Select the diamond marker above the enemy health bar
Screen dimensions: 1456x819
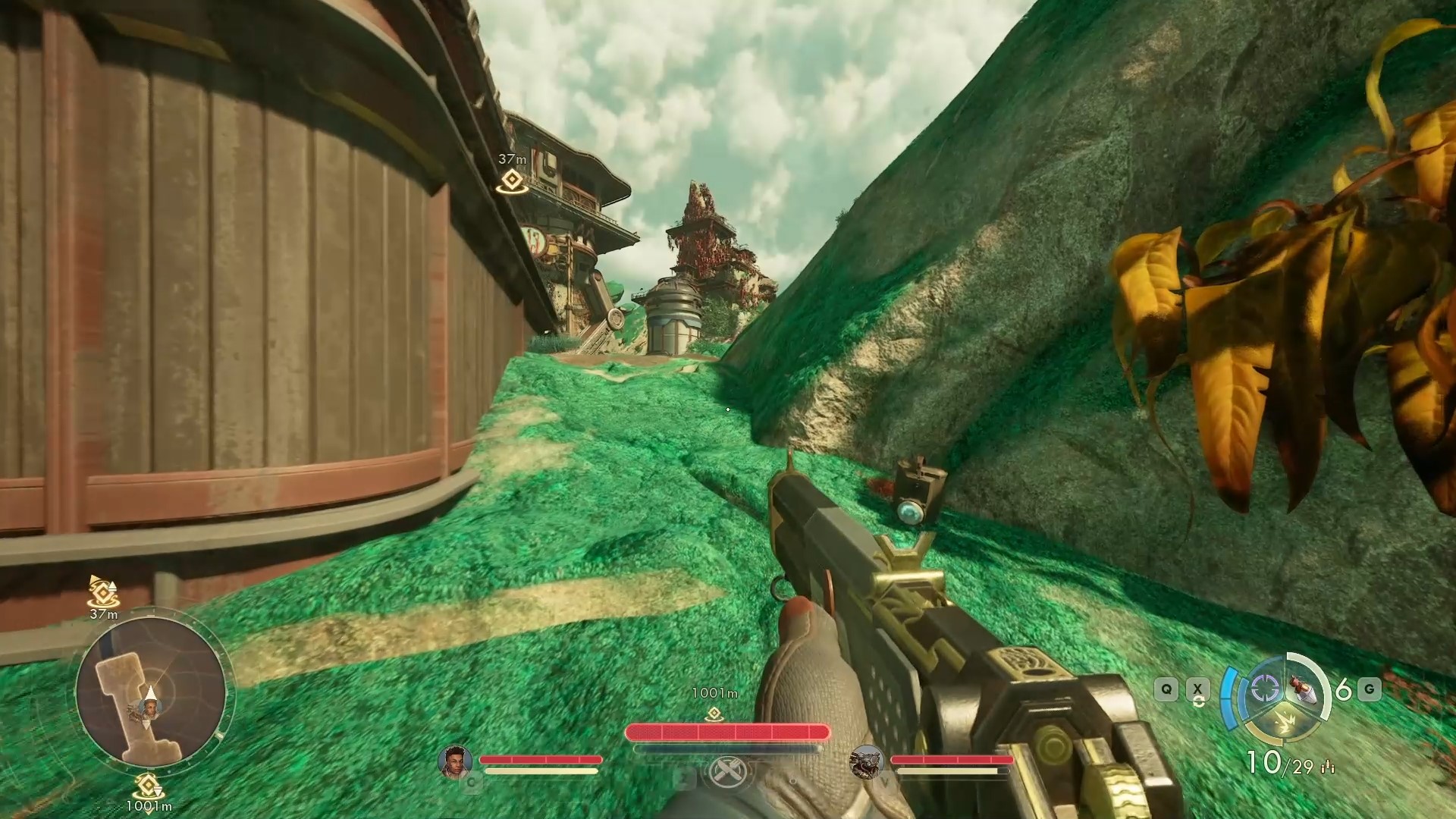point(714,713)
